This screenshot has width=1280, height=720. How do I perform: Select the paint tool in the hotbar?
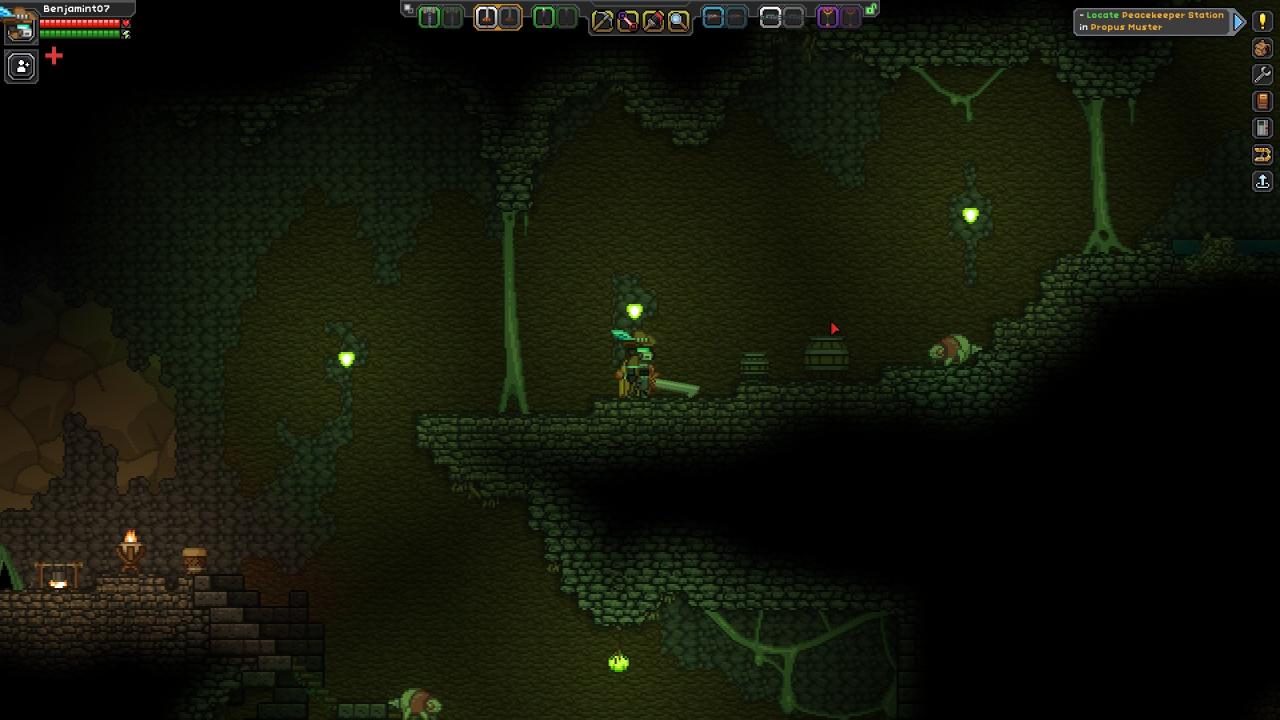[653, 19]
